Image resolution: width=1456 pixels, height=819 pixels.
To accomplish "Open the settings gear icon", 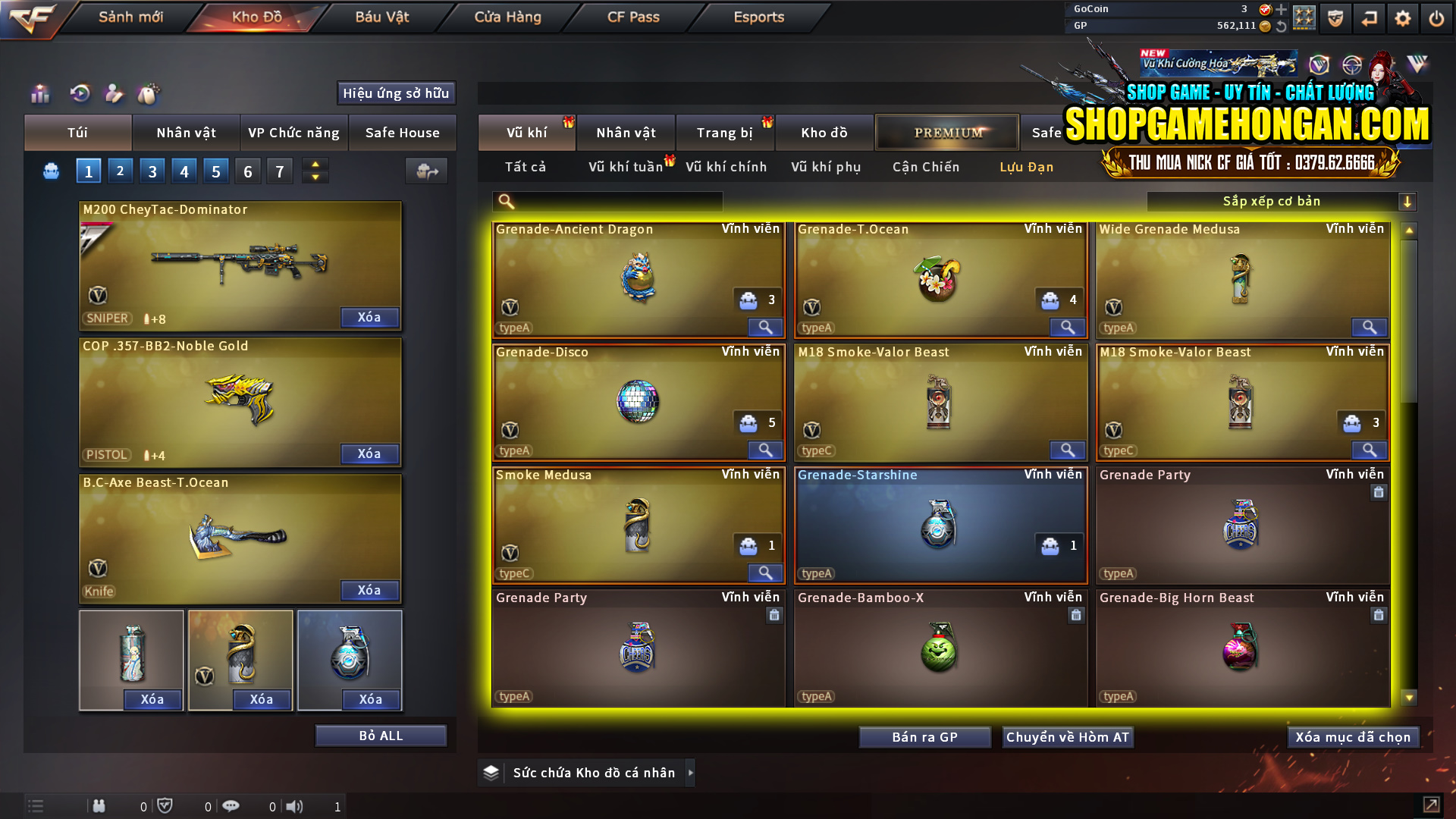I will 1404,17.
